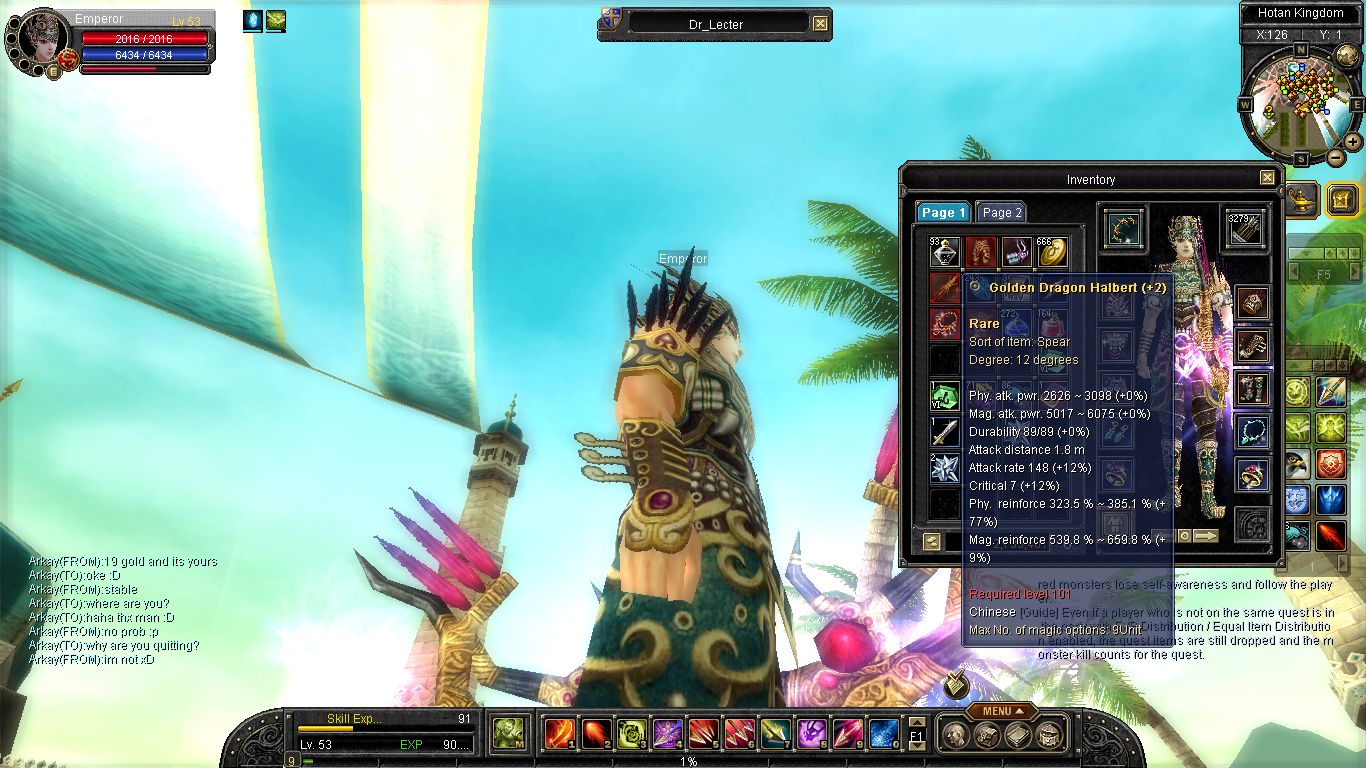Viewport: 1366px width, 768px height.
Task: Cast the blue ice skill in slot 0
Action: pyautogui.click(x=882, y=734)
